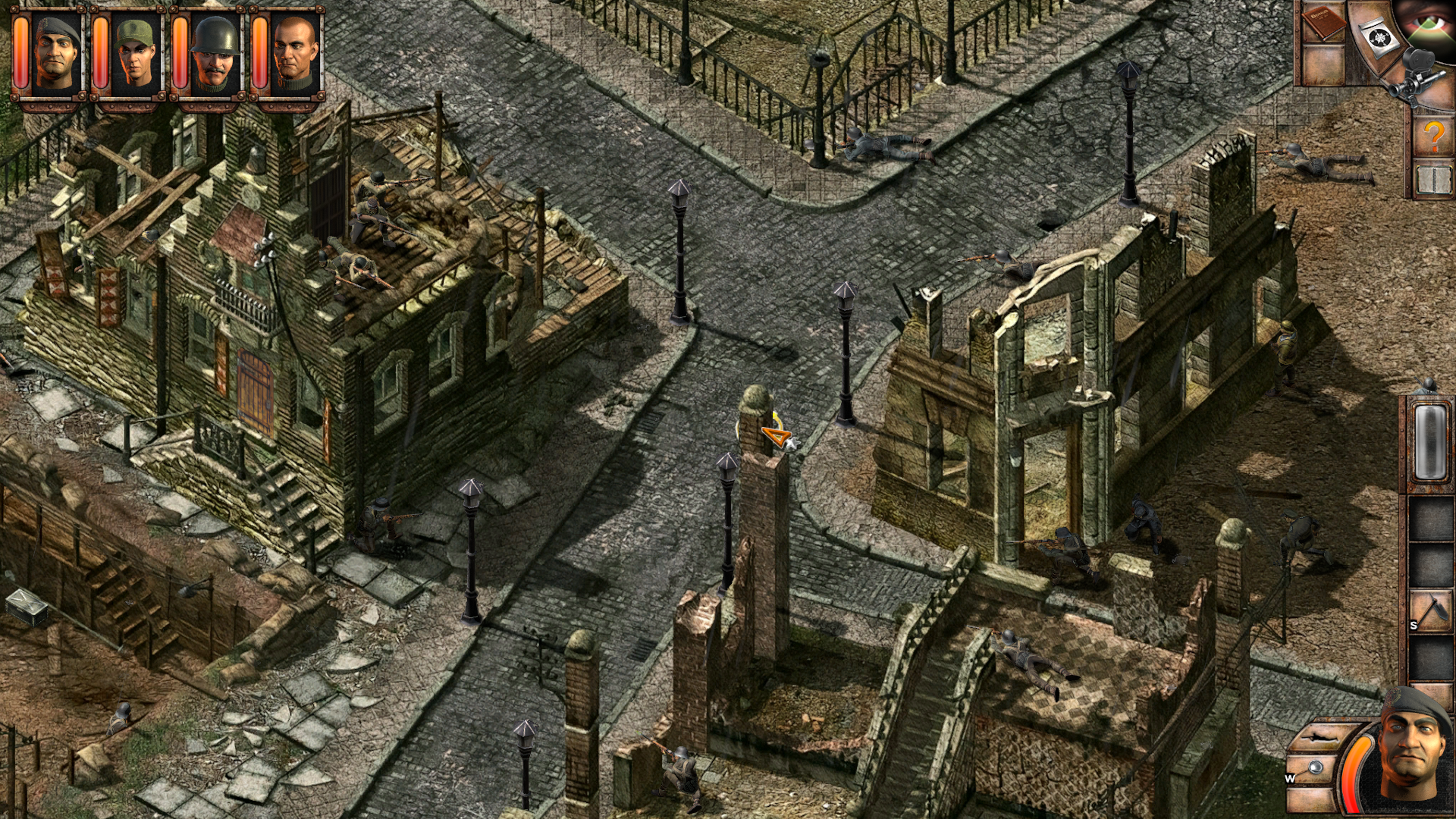
Task: Open the notebook icon below the help button
Action: [1433, 180]
